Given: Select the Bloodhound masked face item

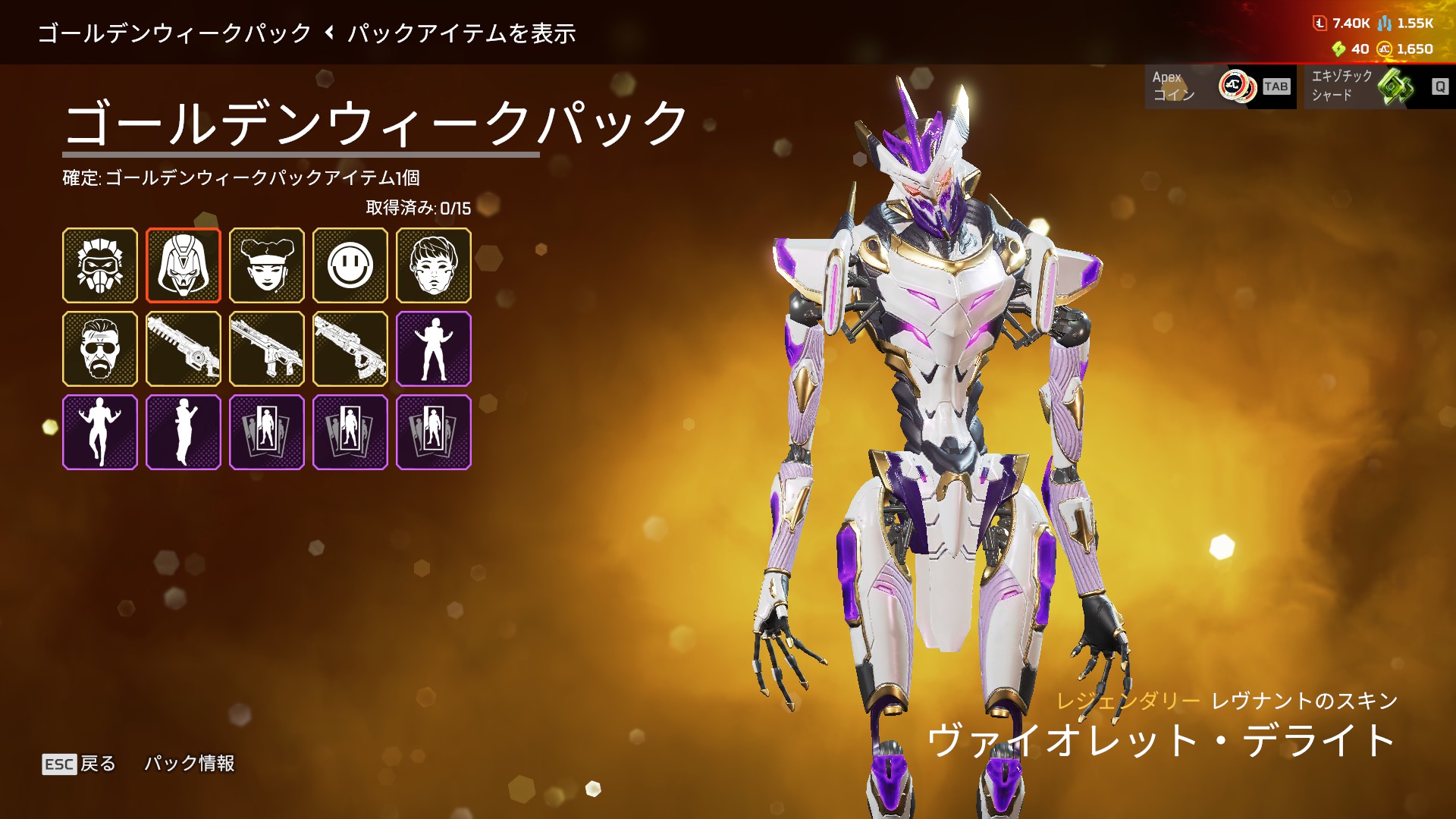Looking at the screenshot, I should (x=100, y=265).
